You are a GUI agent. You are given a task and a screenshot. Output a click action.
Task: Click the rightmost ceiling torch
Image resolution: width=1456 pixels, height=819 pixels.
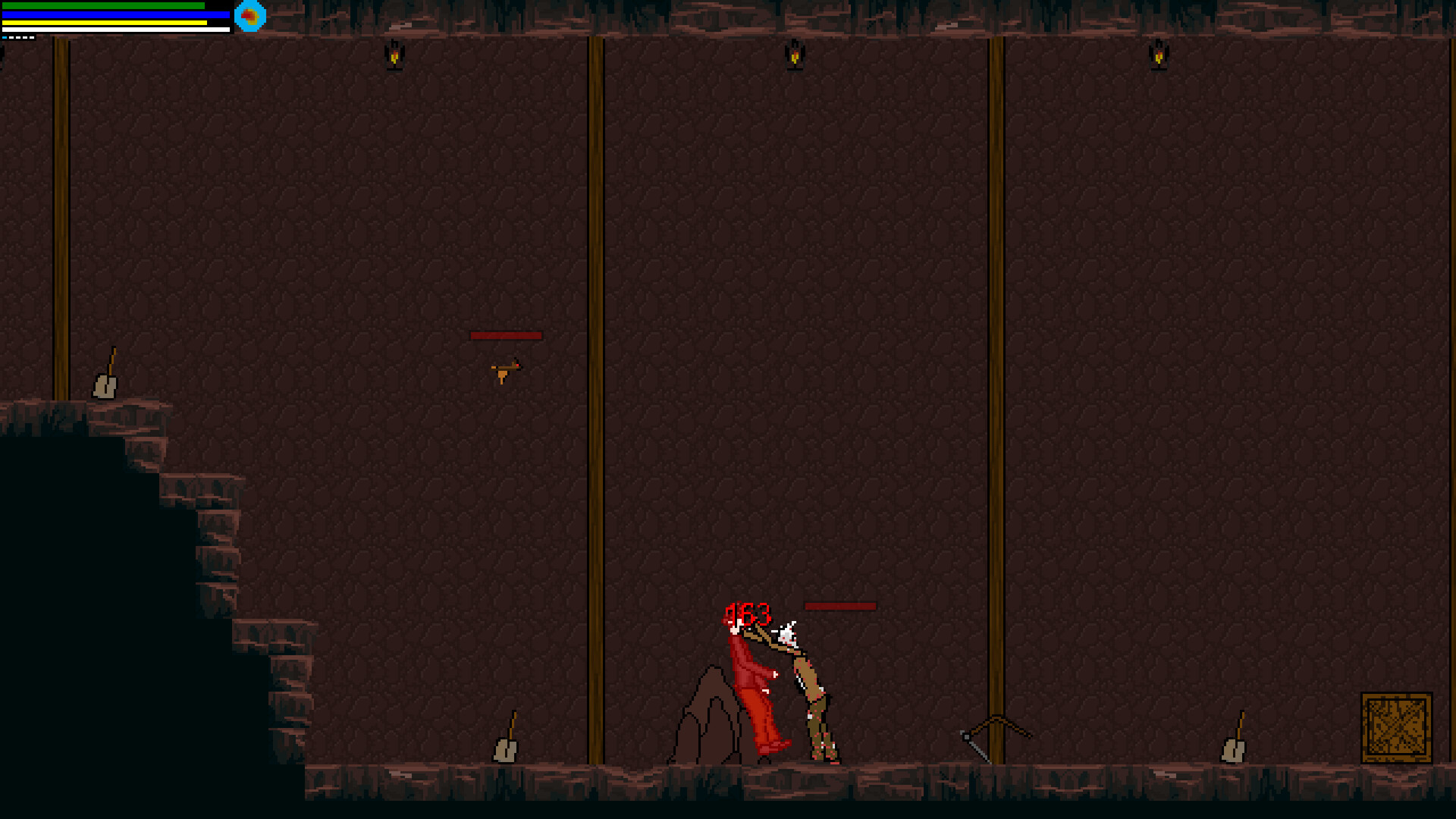1158,55
